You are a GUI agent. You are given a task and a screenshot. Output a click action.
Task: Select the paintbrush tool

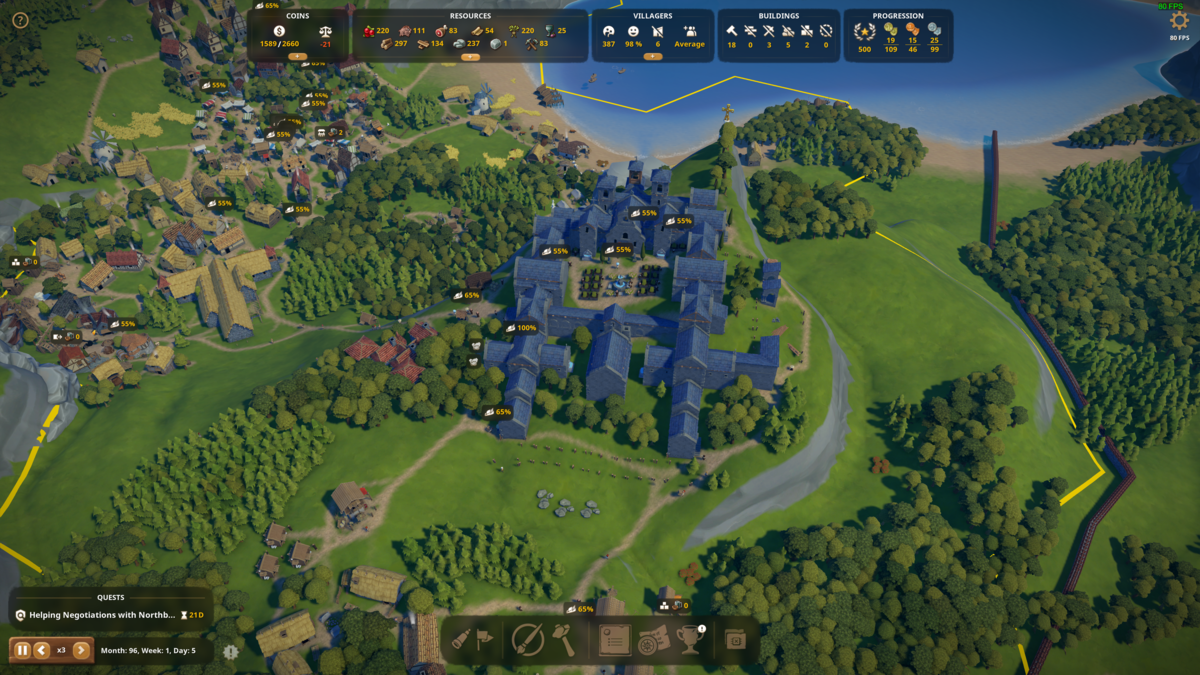pos(527,640)
